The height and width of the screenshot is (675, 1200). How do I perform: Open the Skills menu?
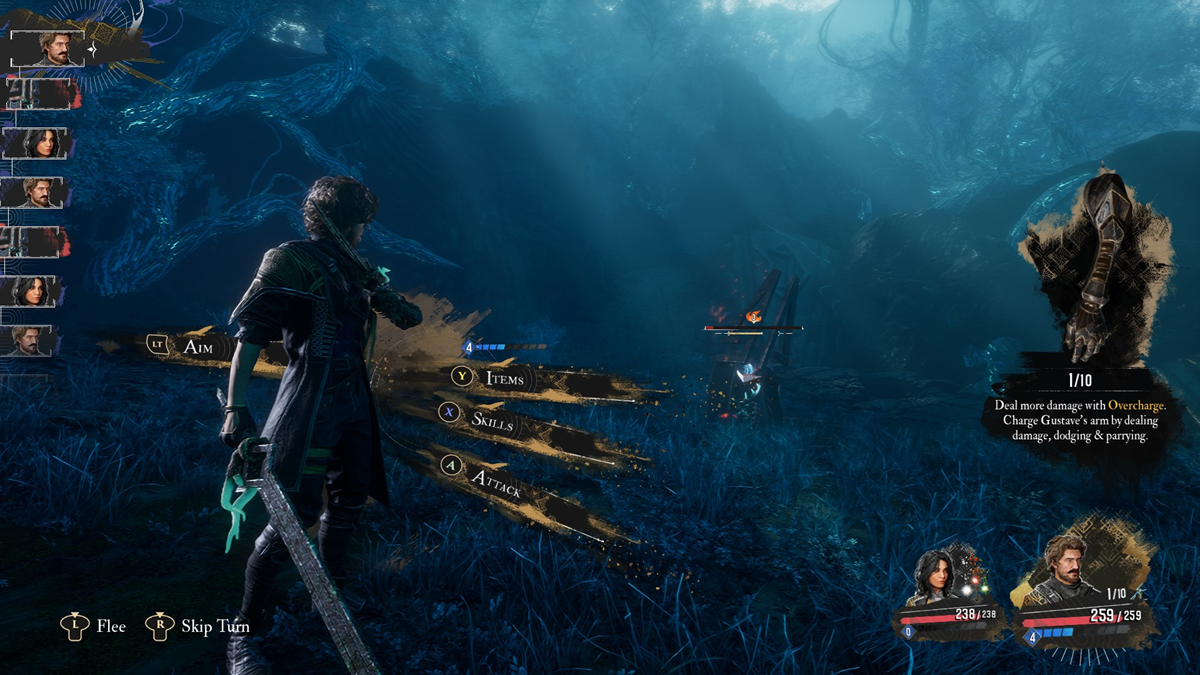click(x=491, y=421)
